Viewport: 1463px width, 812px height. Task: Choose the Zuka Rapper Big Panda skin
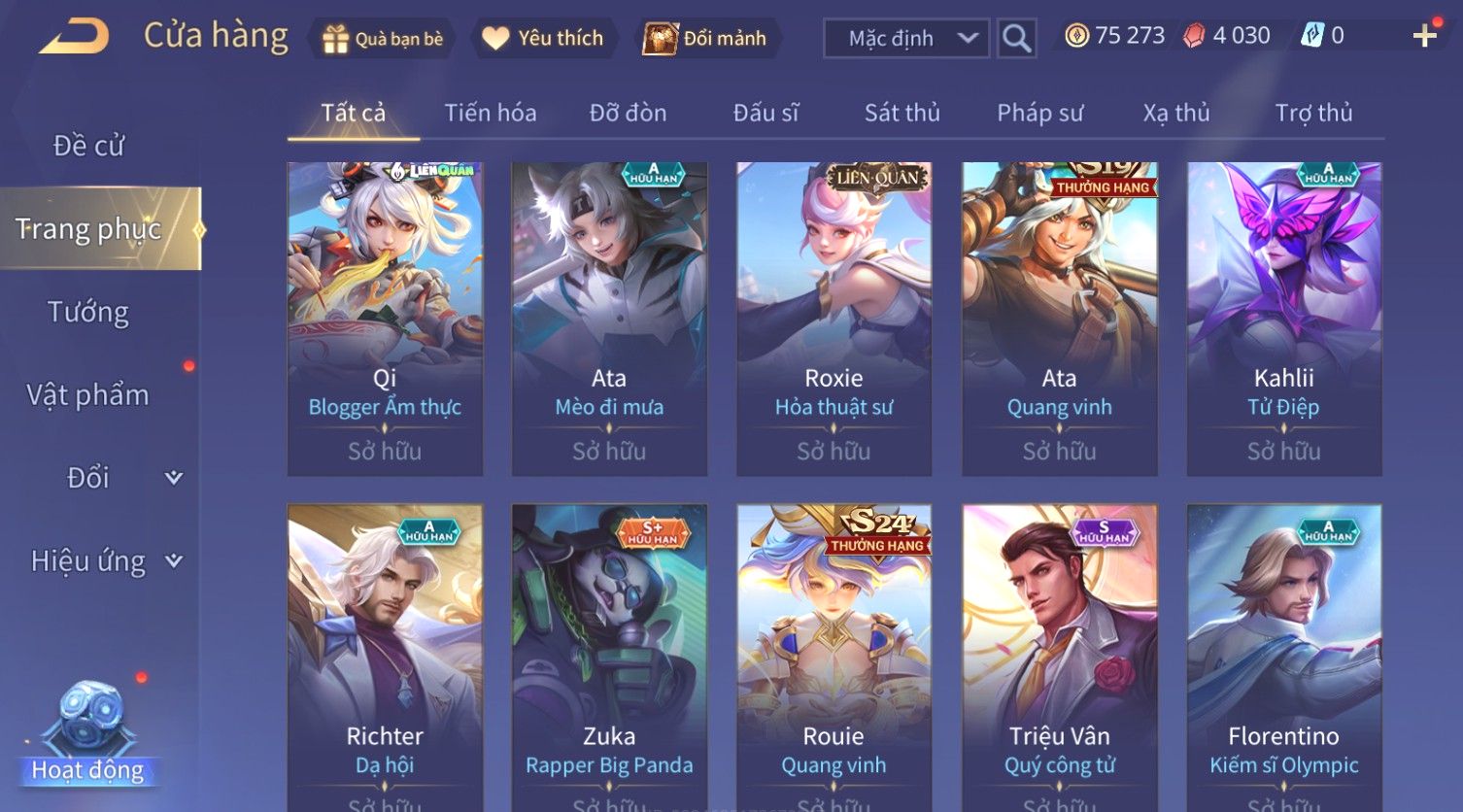click(609, 660)
